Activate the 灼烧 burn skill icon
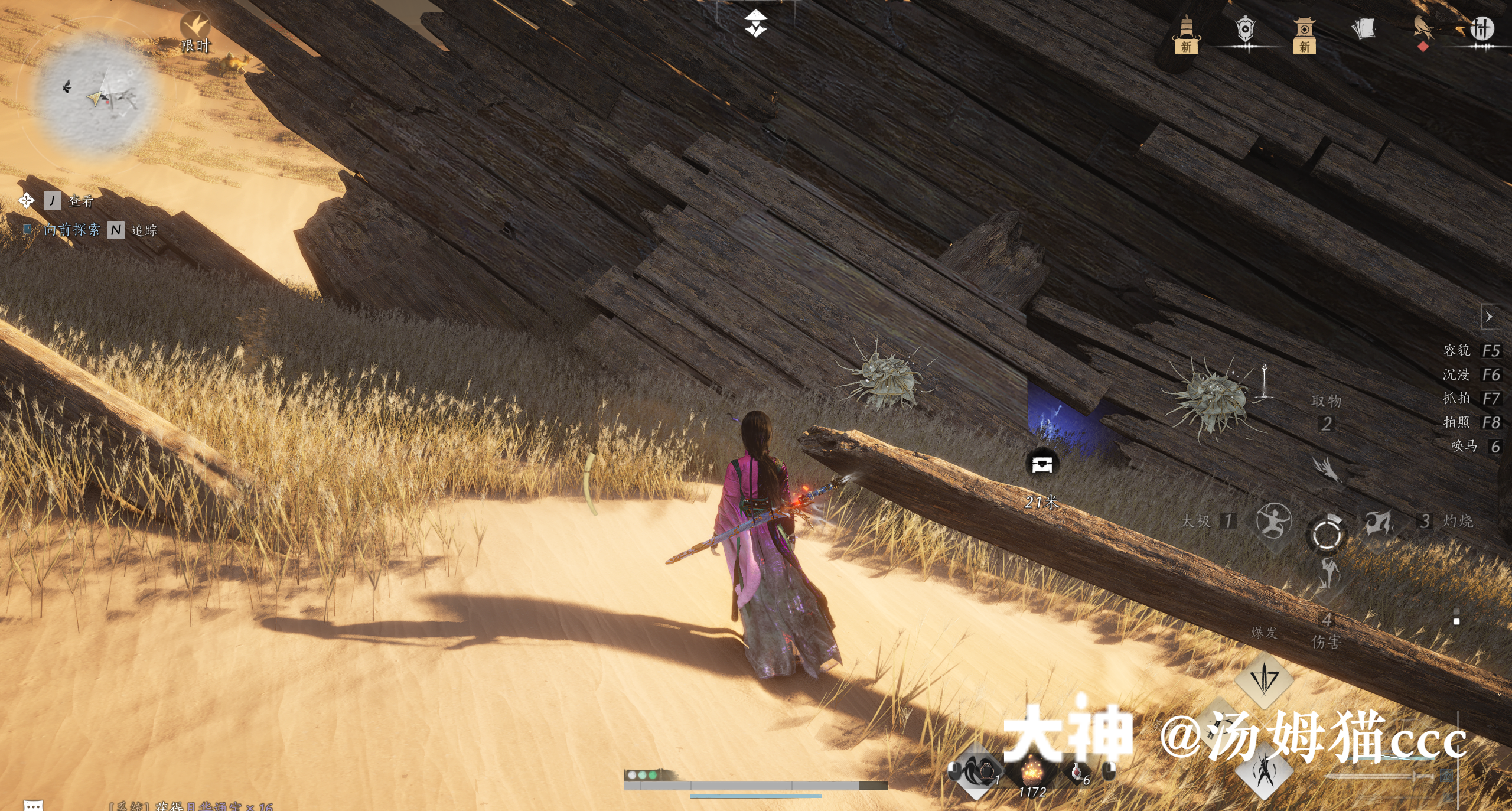This screenshot has height=811, width=1512. [1379, 522]
